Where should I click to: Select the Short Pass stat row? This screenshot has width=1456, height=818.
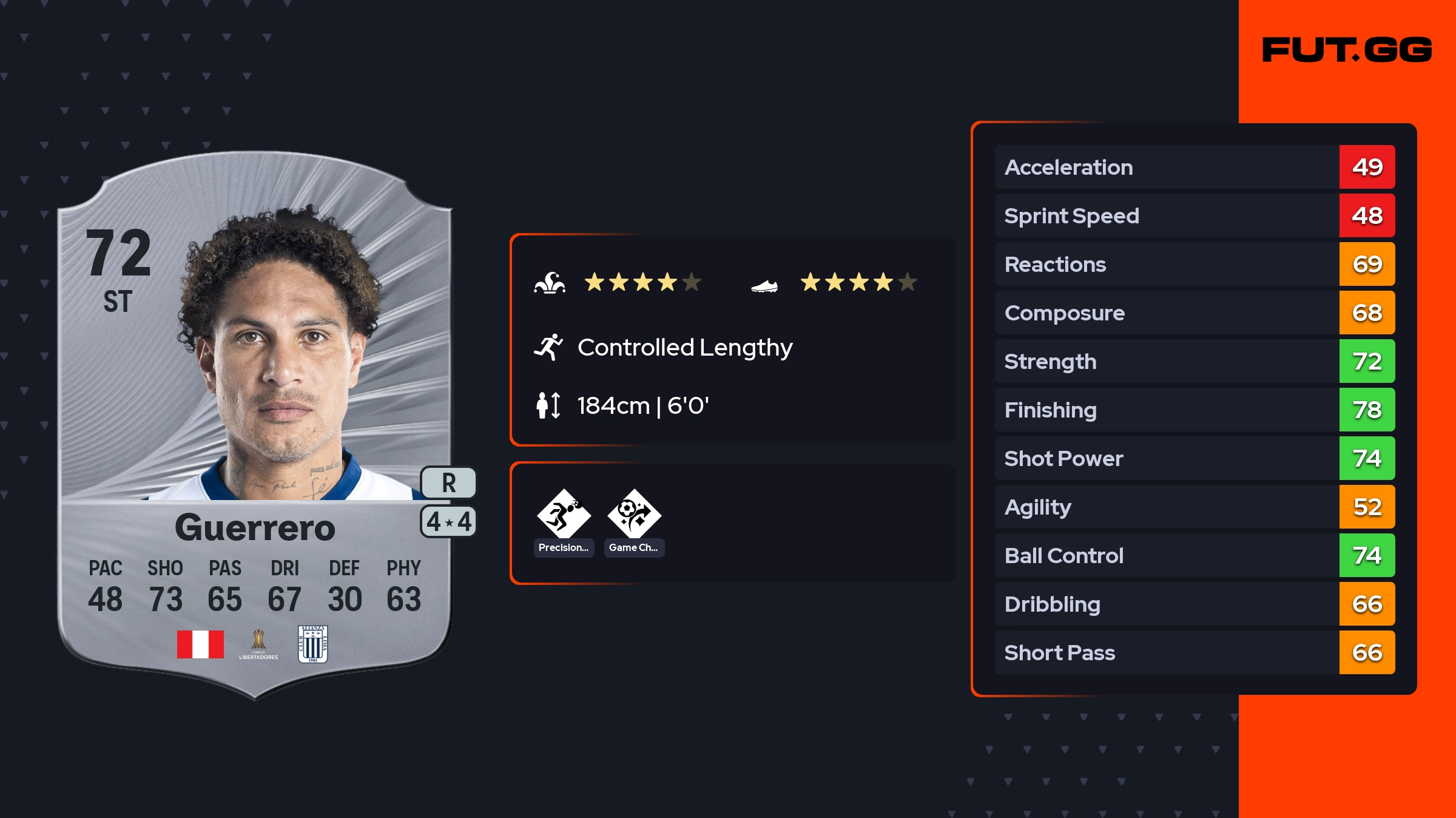point(1194,652)
